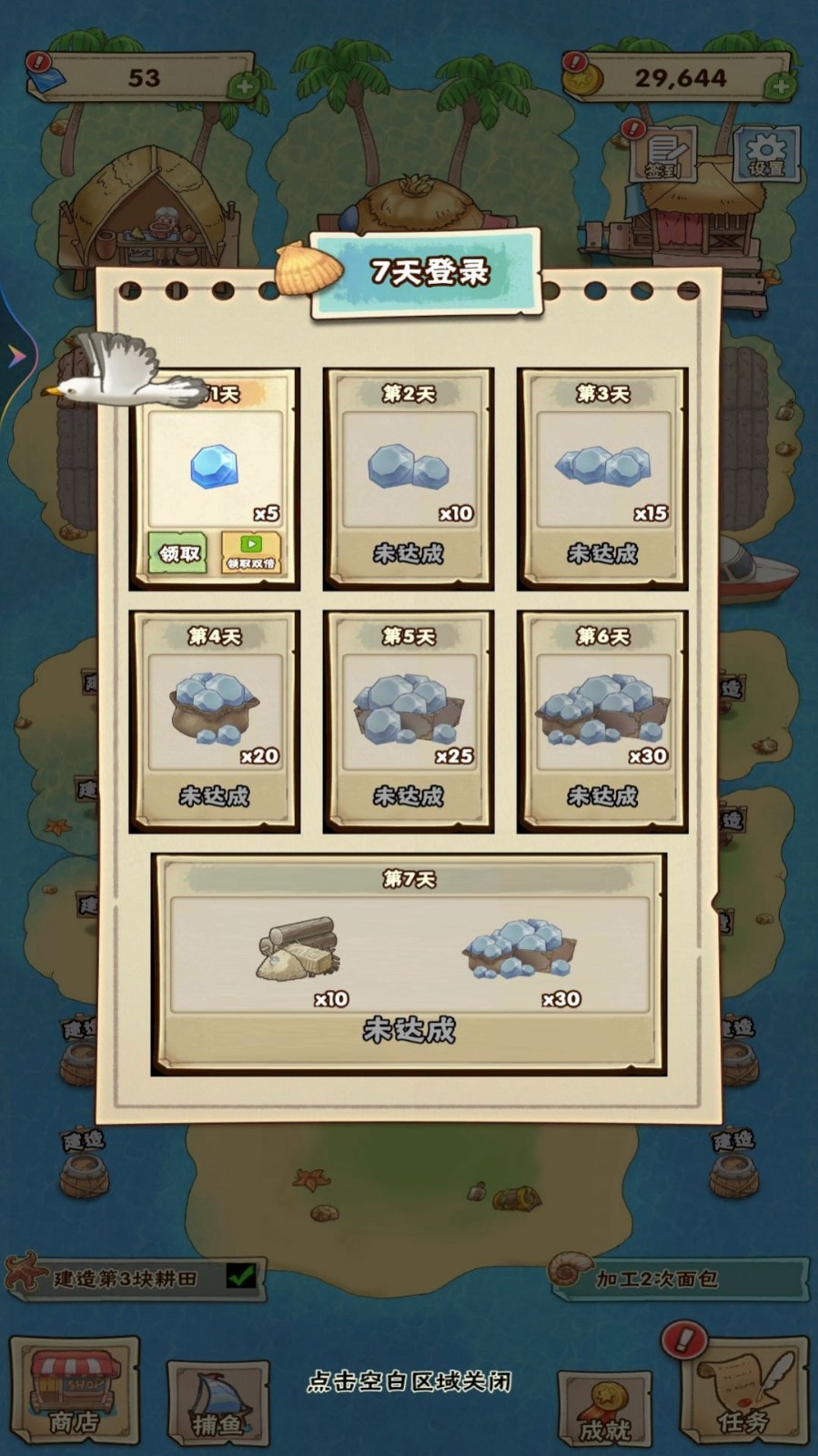Select the 第2天 reward card

click(409, 478)
